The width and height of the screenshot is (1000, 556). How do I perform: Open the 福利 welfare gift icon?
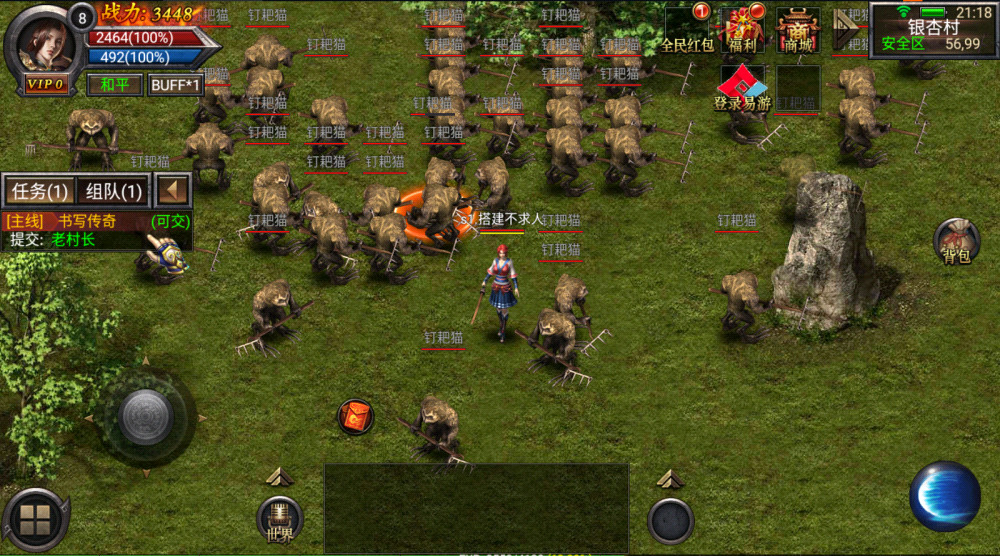tap(742, 30)
